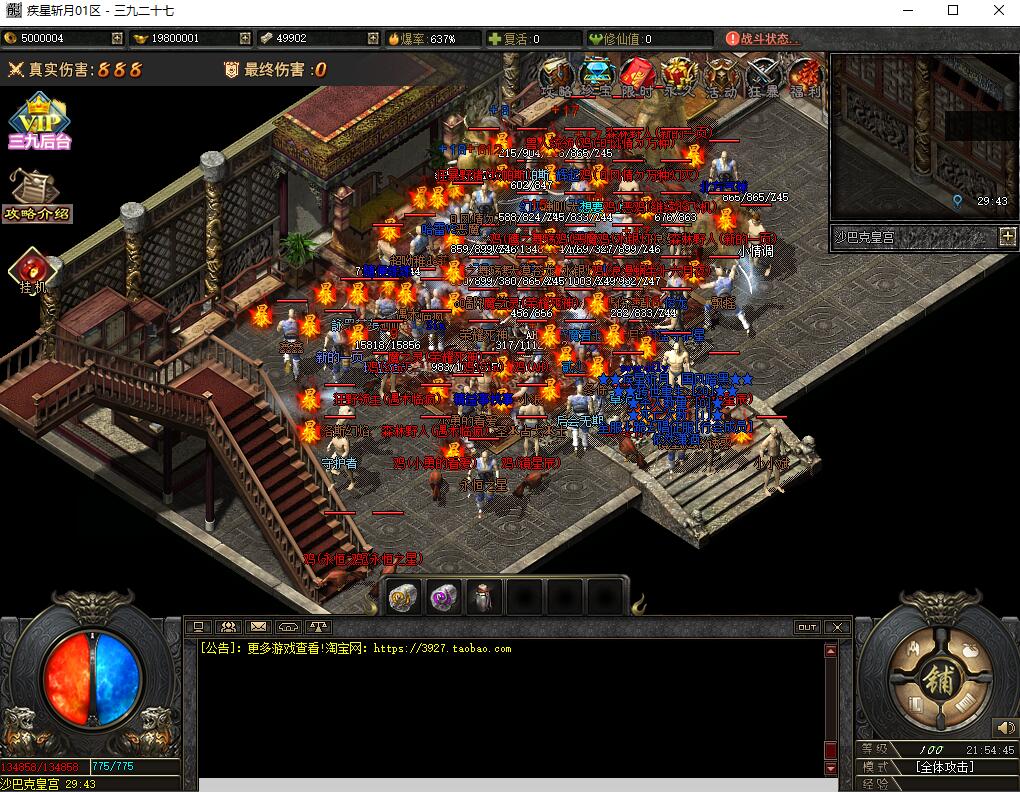Open the 攻略介绍 guide scroll
The image size is (1020, 792).
[x=36, y=194]
